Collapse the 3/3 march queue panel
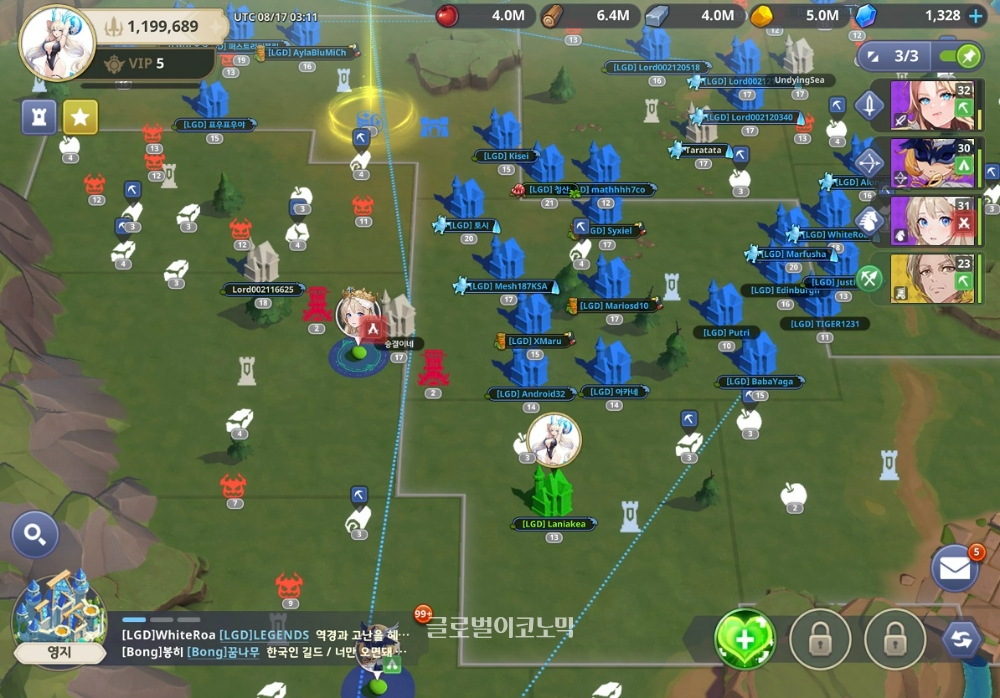Image resolution: width=1000 pixels, height=698 pixels. [868, 56]
